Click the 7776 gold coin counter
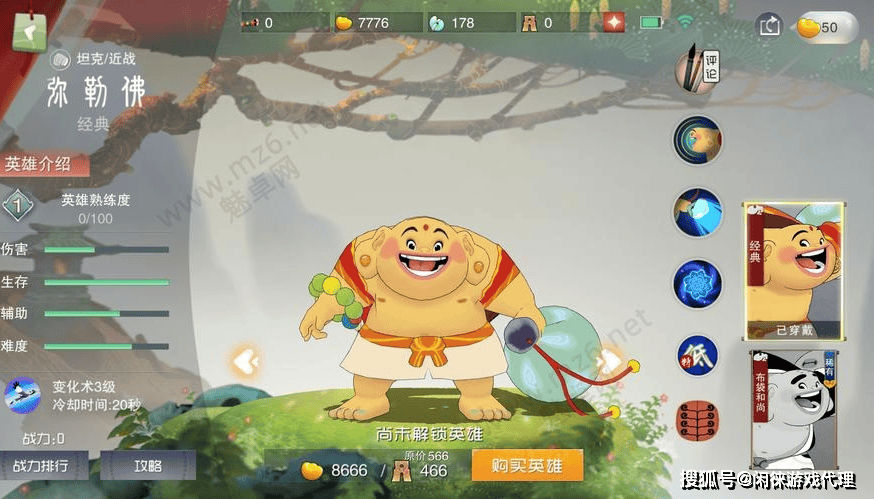 point(373,22)
